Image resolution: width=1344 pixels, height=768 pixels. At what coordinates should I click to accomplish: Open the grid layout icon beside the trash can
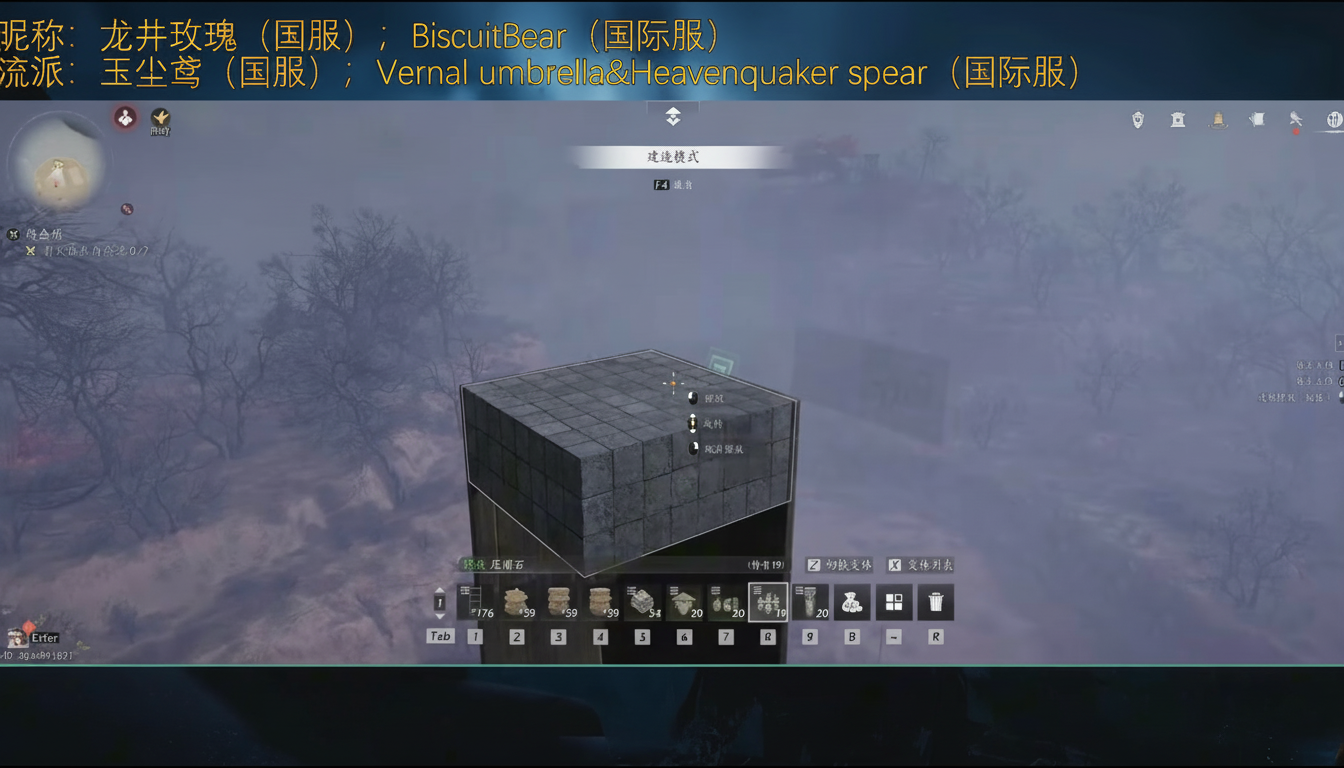pyautogui.click(x=894, y=601)
